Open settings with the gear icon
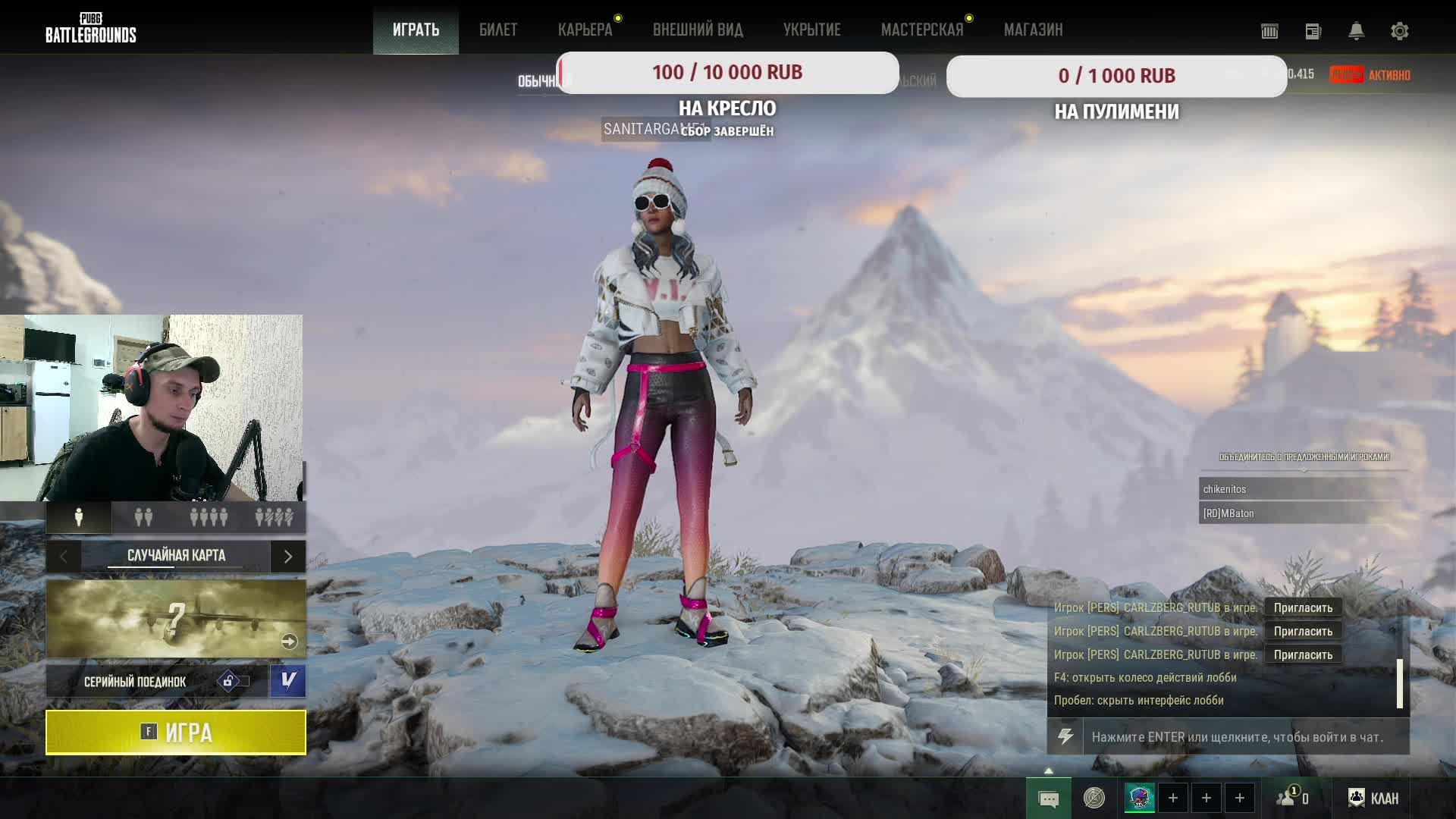 click(x=1399, y=31)
